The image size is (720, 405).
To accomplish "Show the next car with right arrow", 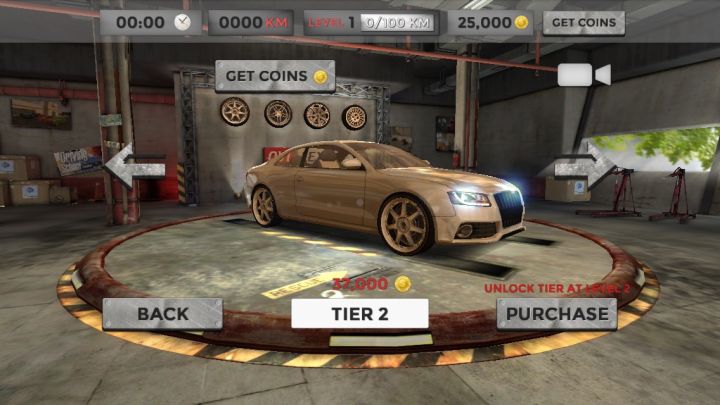I will [586, 163].
